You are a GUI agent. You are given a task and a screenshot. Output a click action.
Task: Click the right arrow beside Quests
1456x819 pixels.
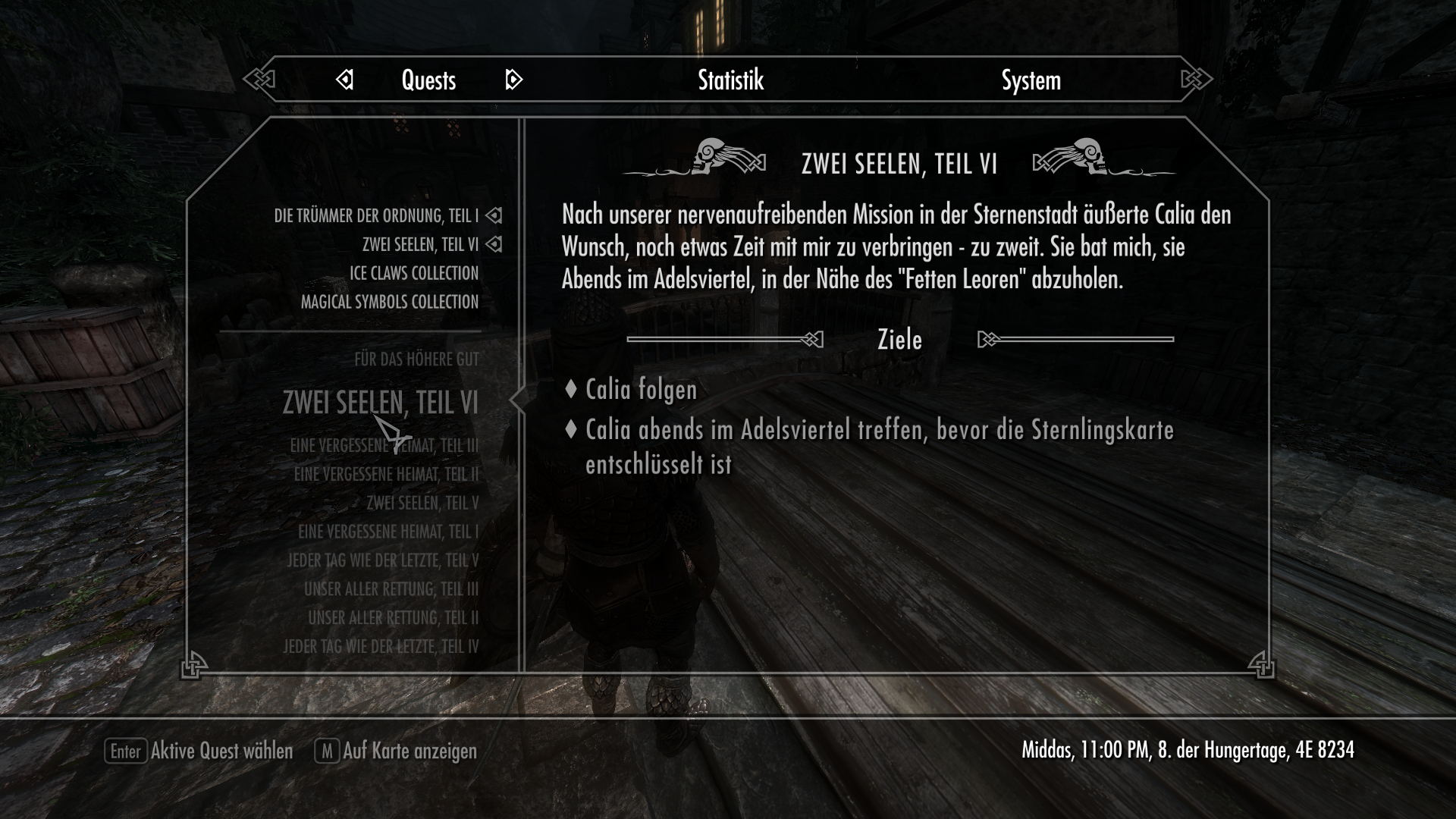513,80
